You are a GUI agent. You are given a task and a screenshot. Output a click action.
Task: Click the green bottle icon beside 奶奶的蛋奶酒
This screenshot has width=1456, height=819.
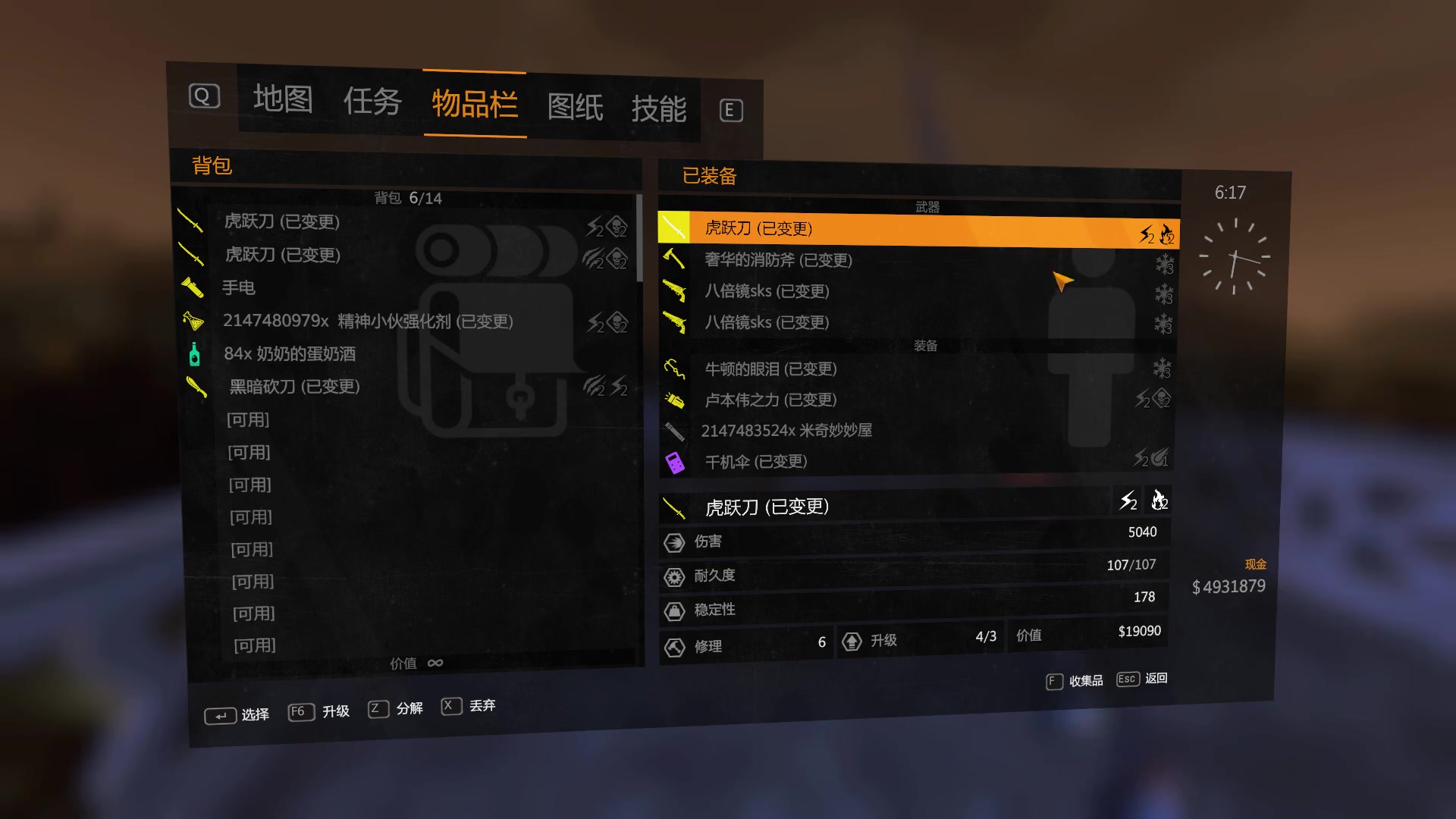coord(194,354)
